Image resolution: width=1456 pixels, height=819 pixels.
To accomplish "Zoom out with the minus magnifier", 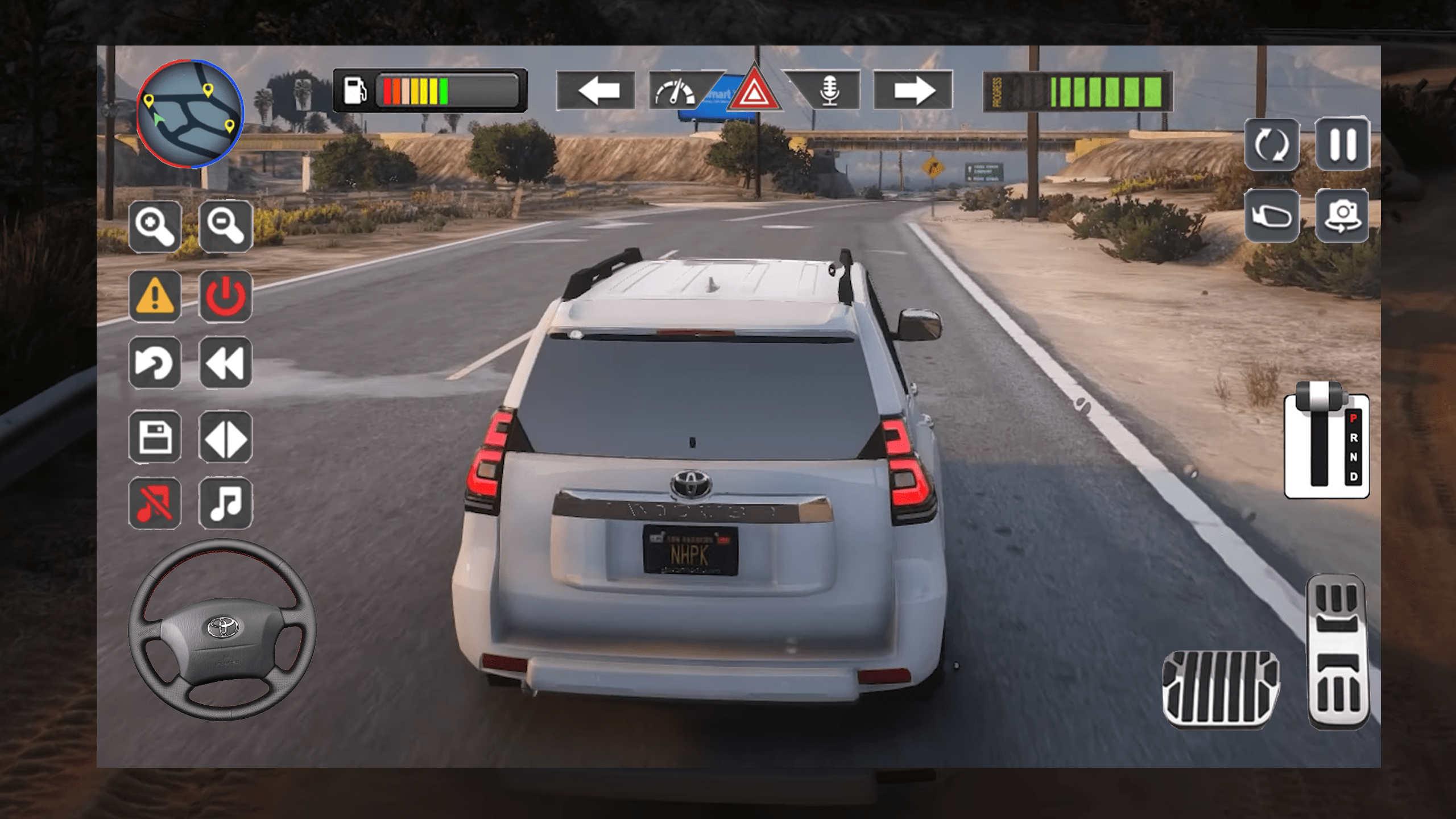I will 225,226.
